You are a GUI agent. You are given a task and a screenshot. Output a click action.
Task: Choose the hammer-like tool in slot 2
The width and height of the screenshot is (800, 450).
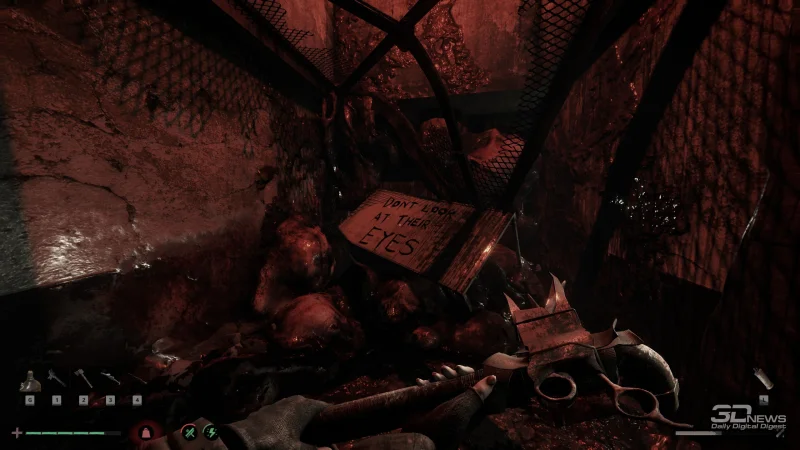[83, 380]
